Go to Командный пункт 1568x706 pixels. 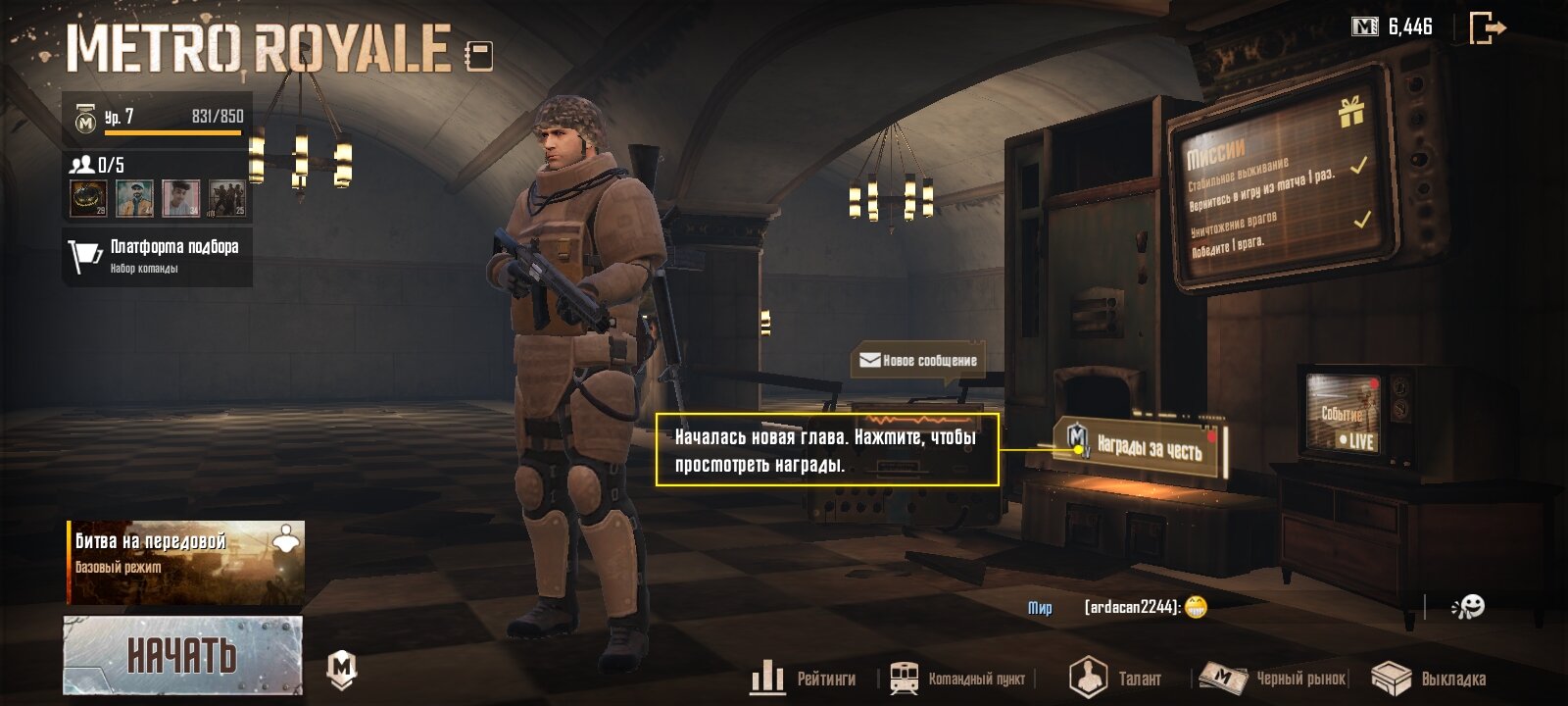coord(958,678)
